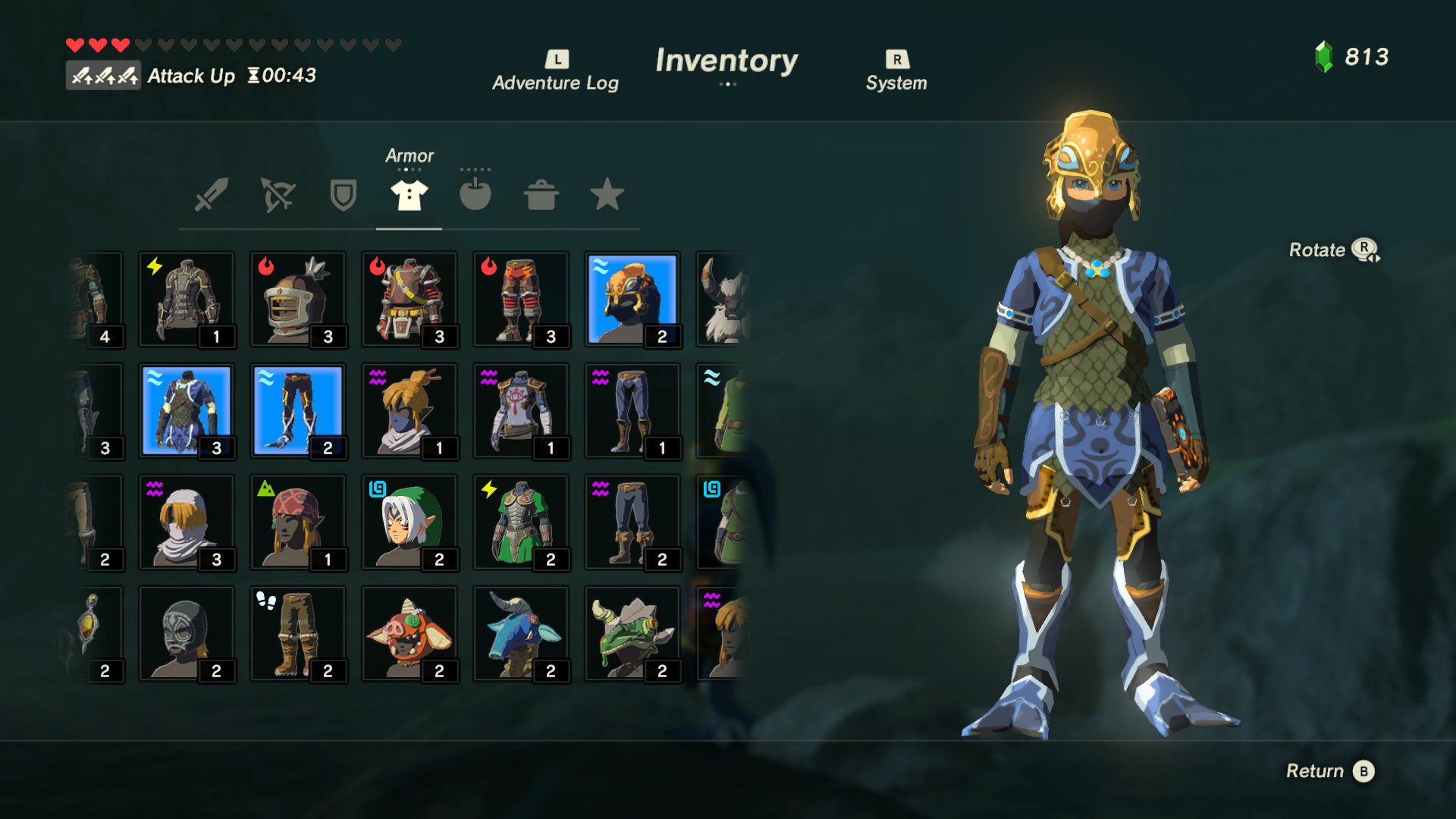The height and width of the screenshot is (819, 1456).
Task: Select the page dots under Inventory title
Action: [728, 85]
